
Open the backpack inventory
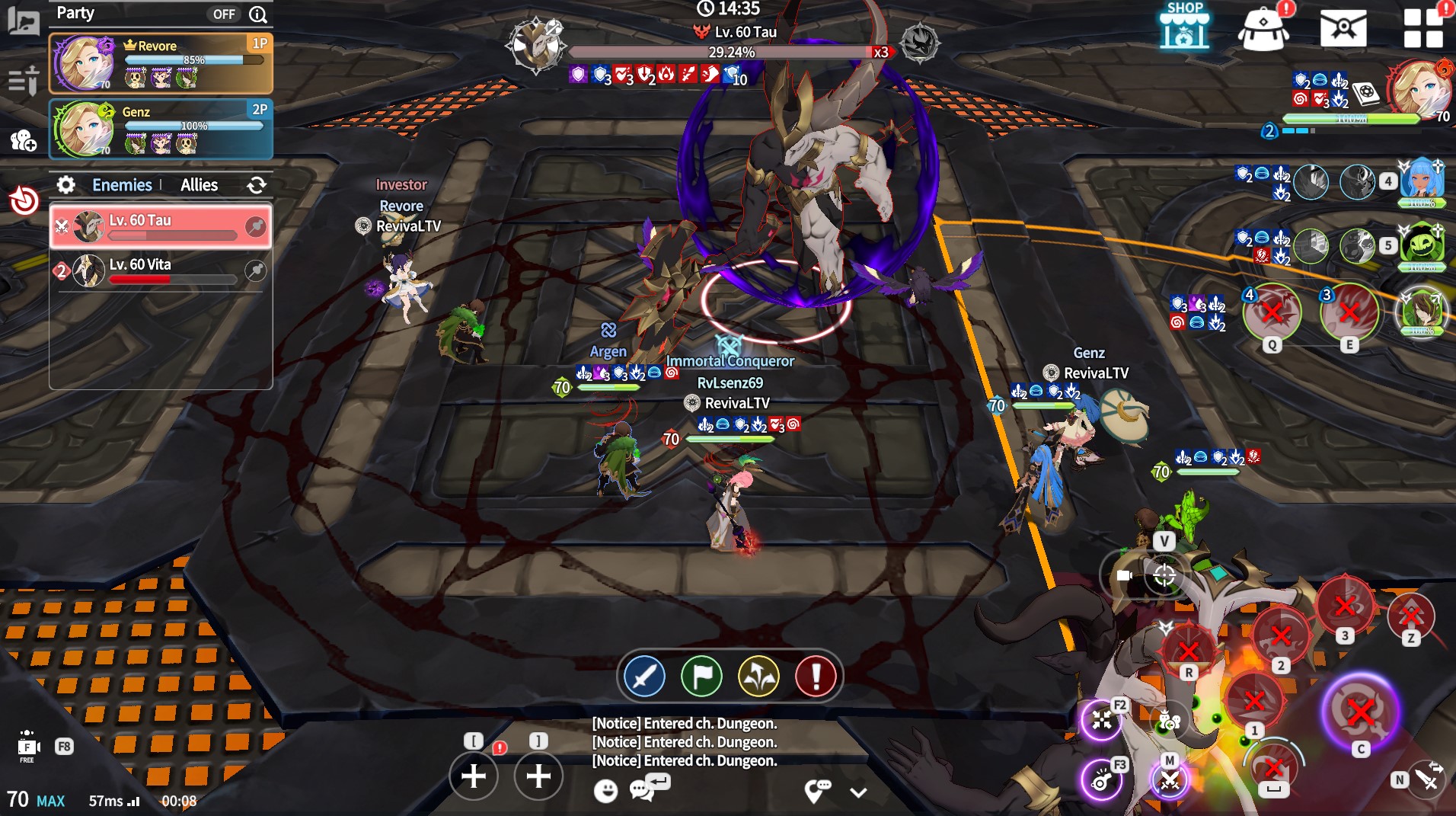click(x=1263, y=30)
